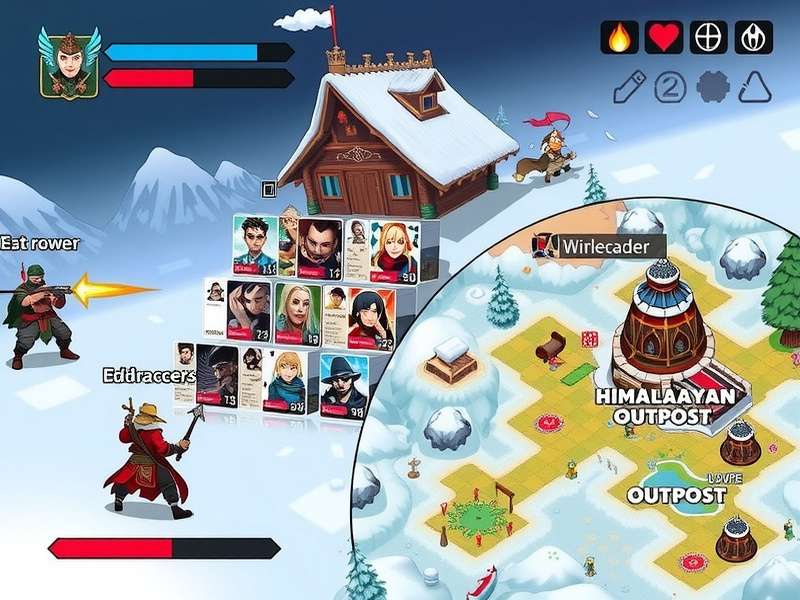800x600 pixels.
Task: Activate the fire flame ability icon
Action: [619, 37]
